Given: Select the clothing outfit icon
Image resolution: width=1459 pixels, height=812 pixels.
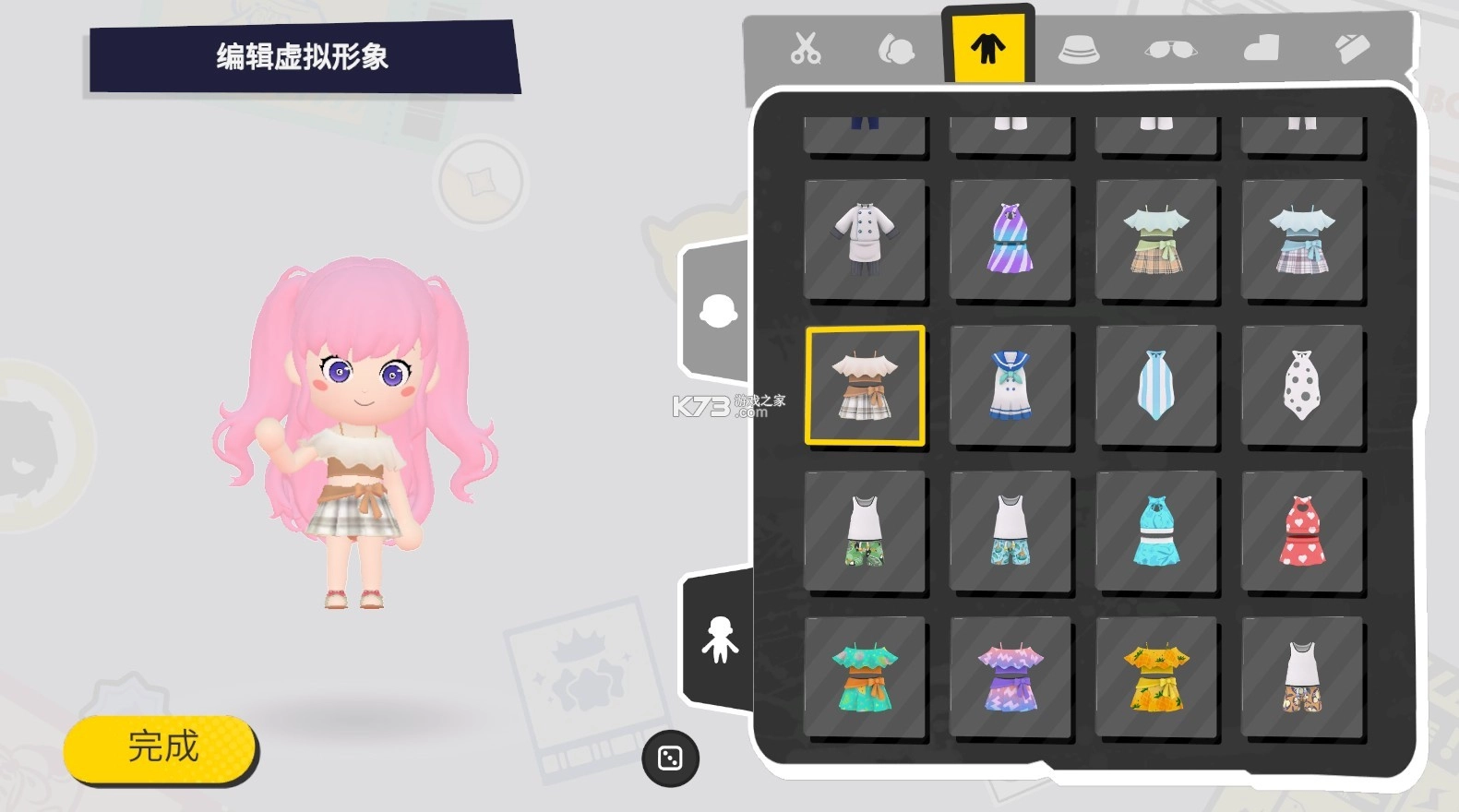Looking at the screenshot, I should pos(988,44).
